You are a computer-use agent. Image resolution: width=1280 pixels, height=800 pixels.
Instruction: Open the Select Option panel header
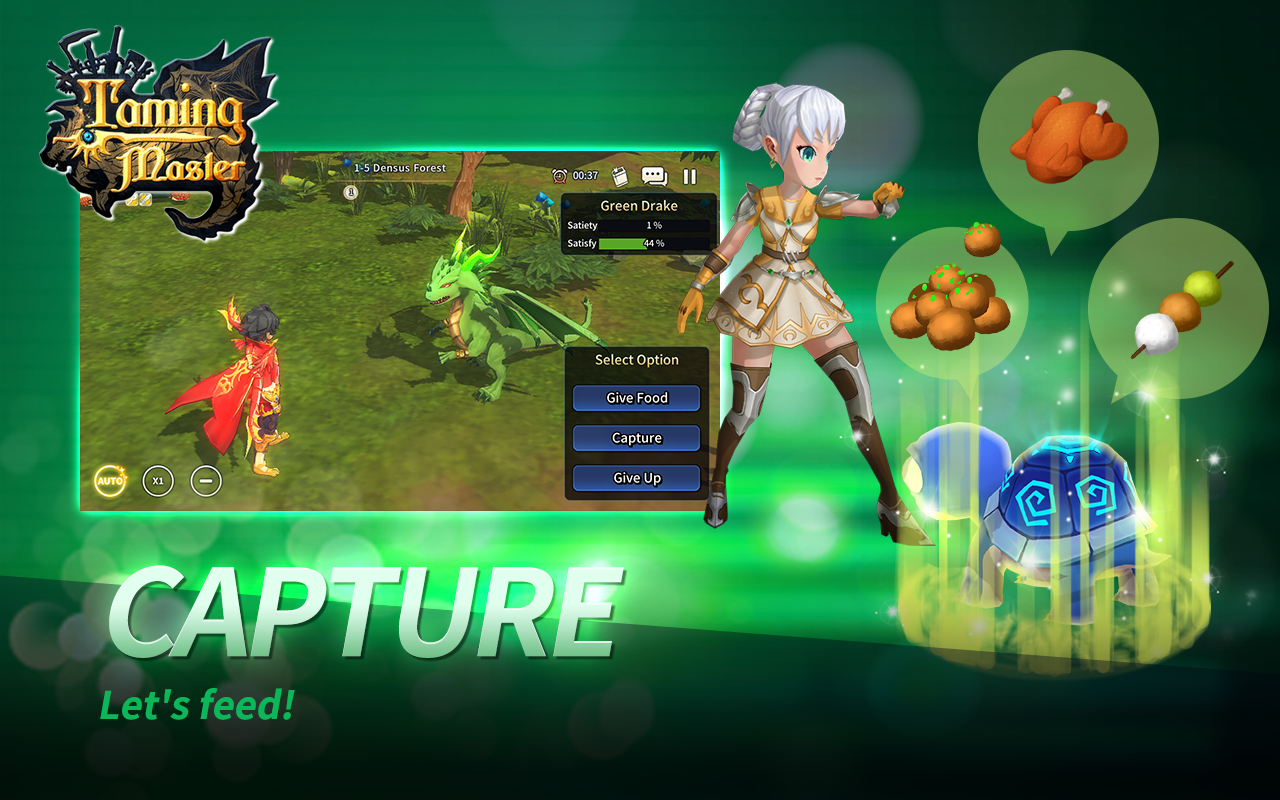click(637, 360)
